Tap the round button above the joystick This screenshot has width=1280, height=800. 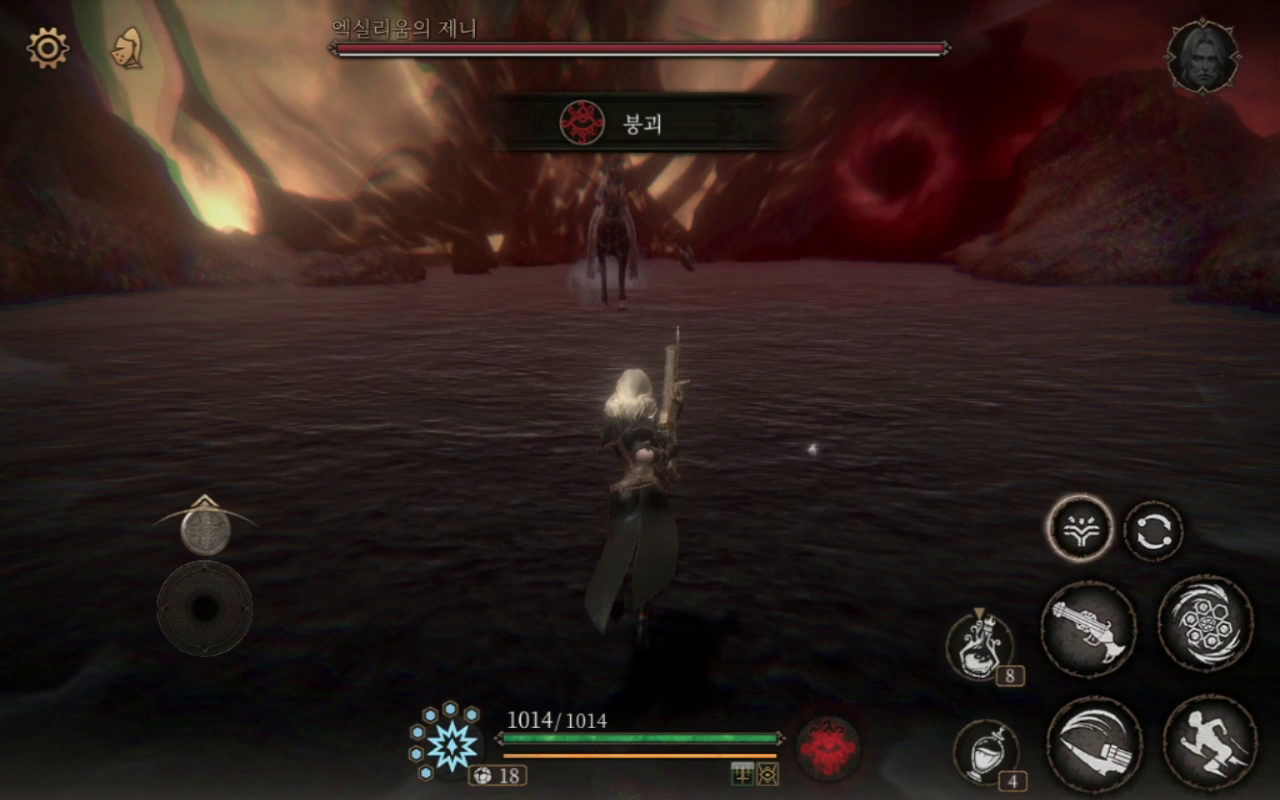(205, 529)
